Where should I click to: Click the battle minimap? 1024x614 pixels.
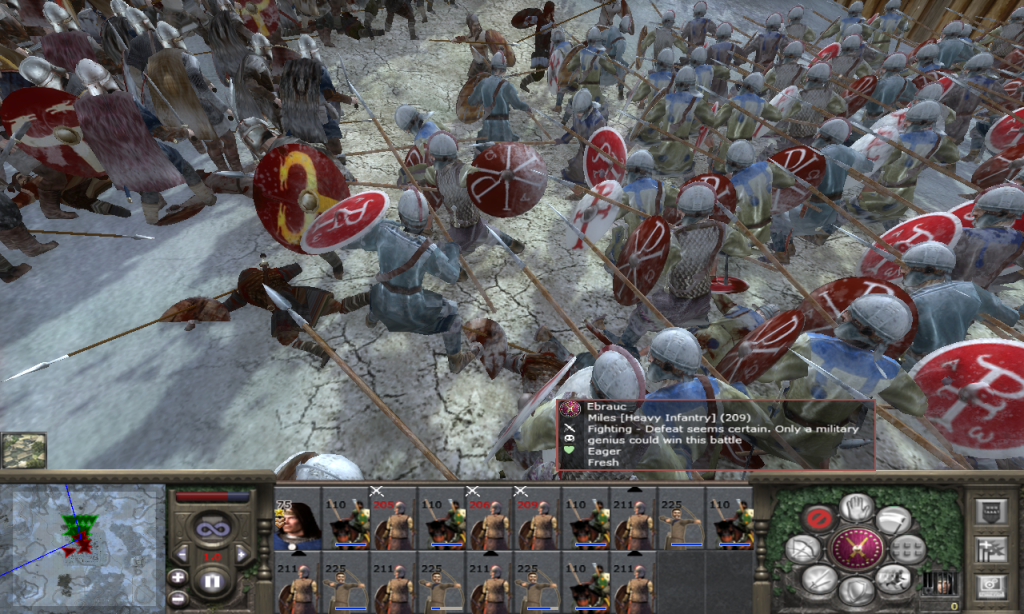pos(82,546)
